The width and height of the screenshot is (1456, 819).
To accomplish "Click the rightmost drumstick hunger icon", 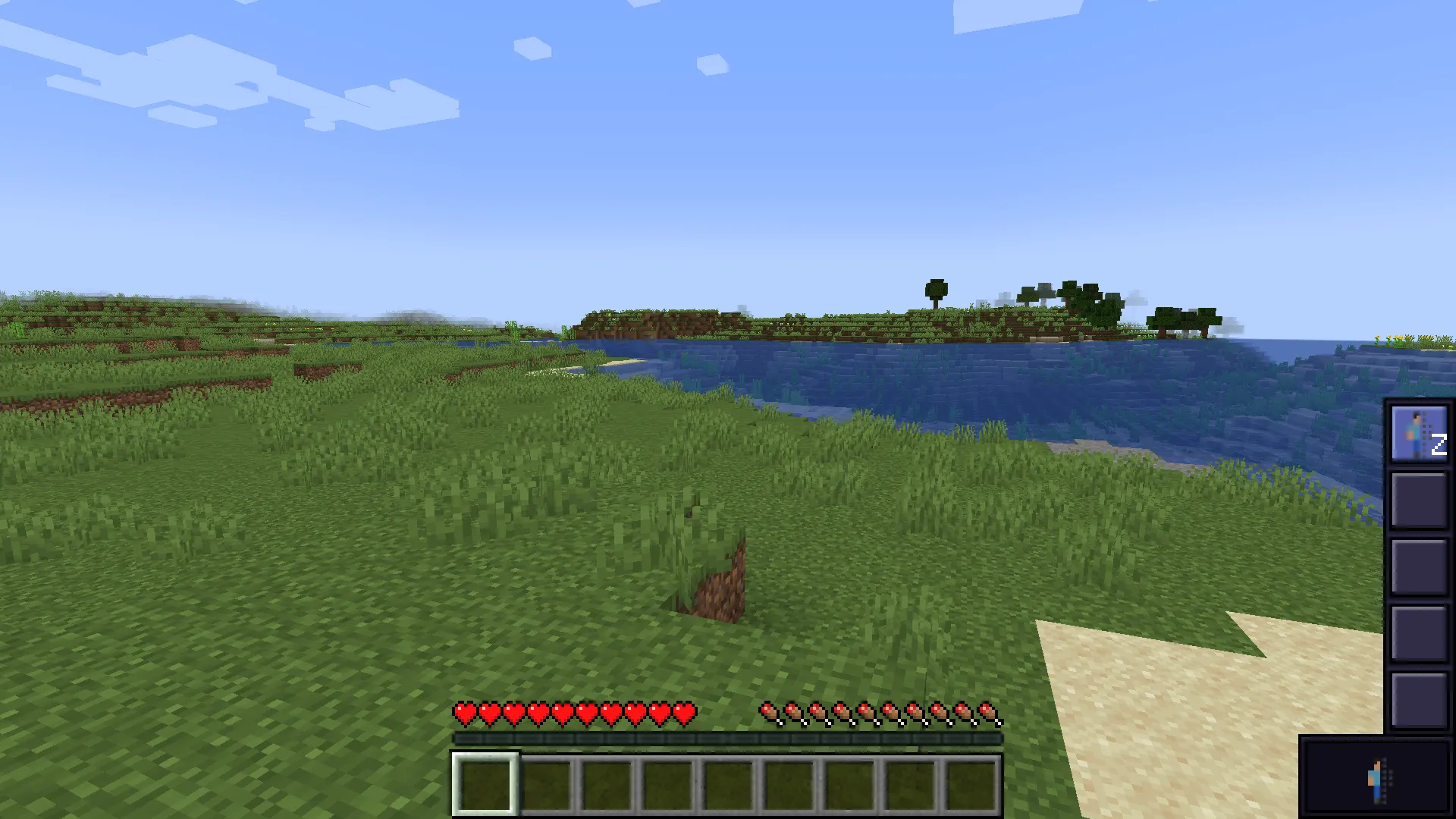I will 990,713.
